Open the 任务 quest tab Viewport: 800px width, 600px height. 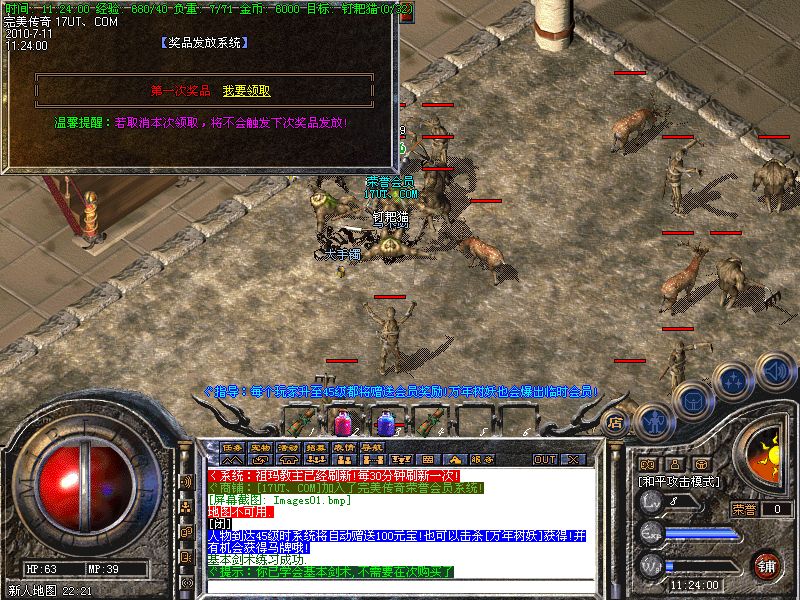[232, 447]
